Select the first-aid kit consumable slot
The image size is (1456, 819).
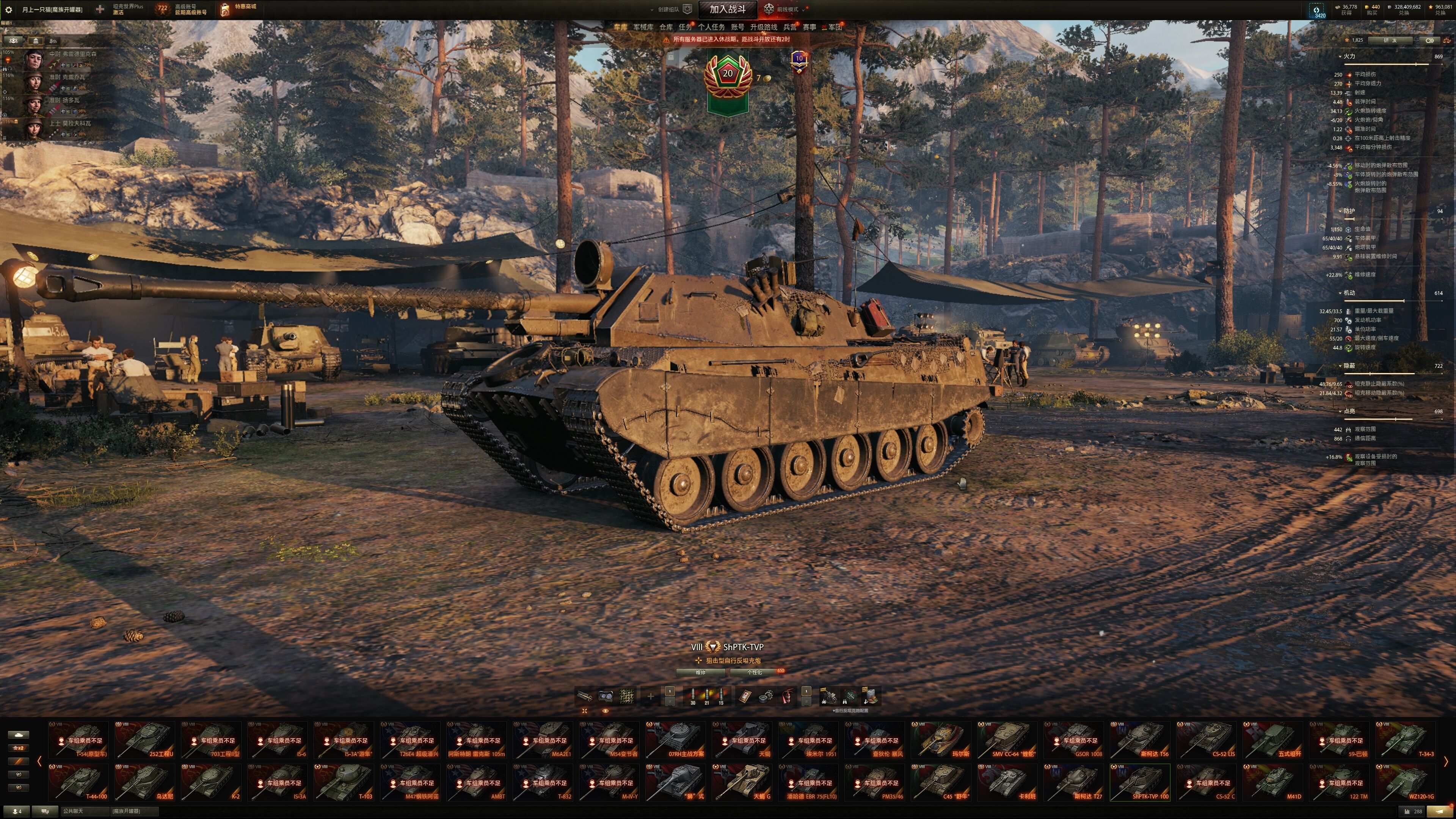(x=745, y=697)
